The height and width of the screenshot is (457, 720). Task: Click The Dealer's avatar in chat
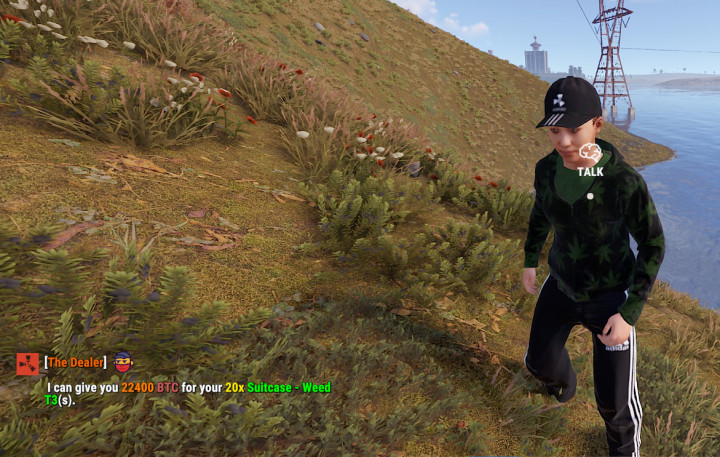click(123, 362)
